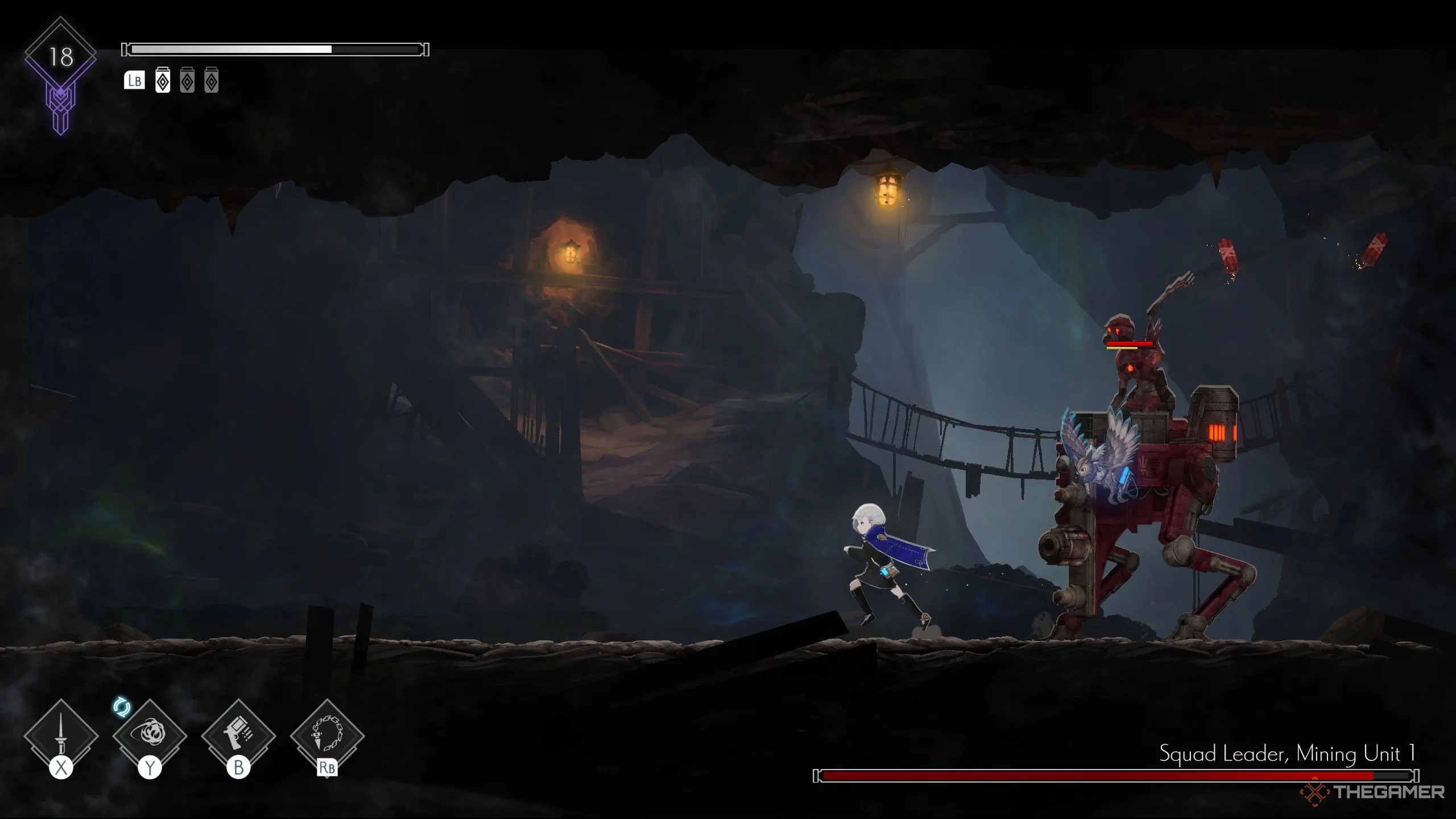Trigger the pistol shot skill

(238, 735)
